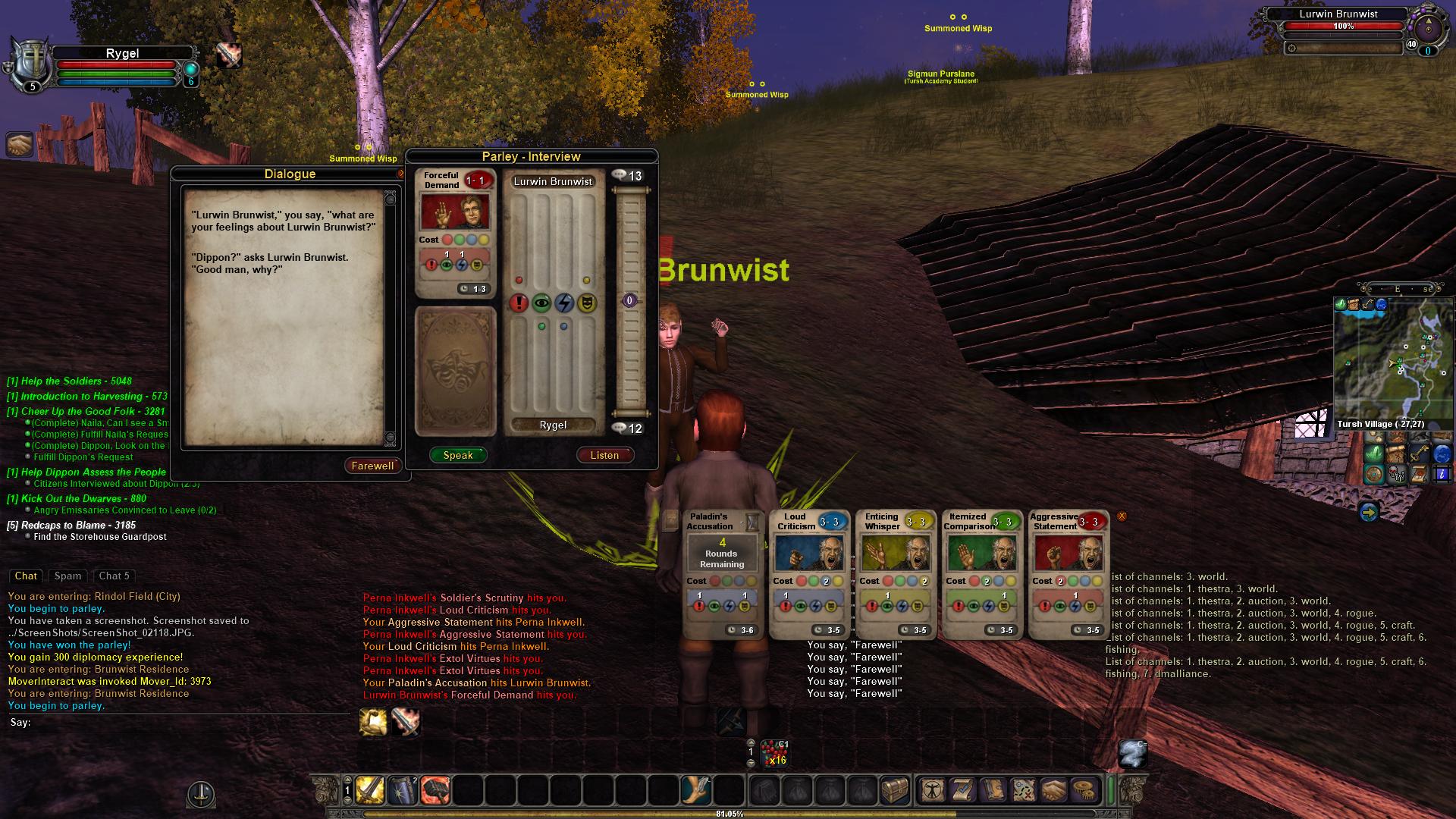Select the Itemized Comparison card
This screenshot has height=819, width=1456.
(x=981, y=574)
